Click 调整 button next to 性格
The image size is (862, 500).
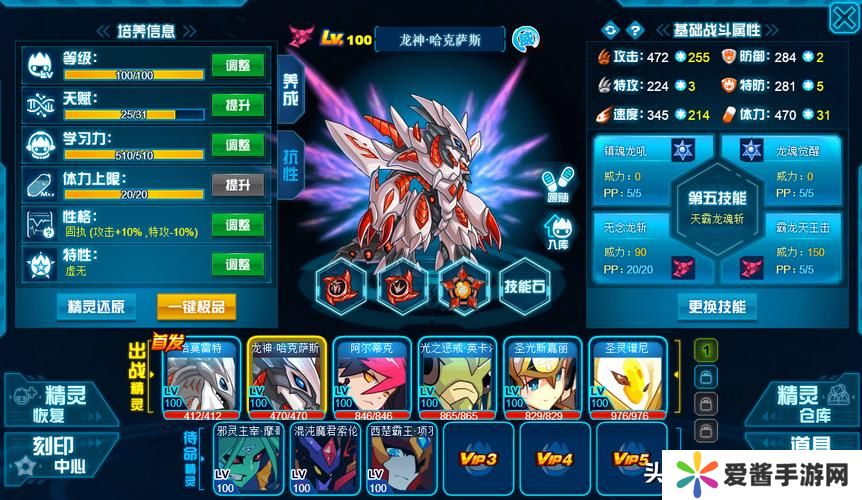pyautogui.click(x=237, y=224)
